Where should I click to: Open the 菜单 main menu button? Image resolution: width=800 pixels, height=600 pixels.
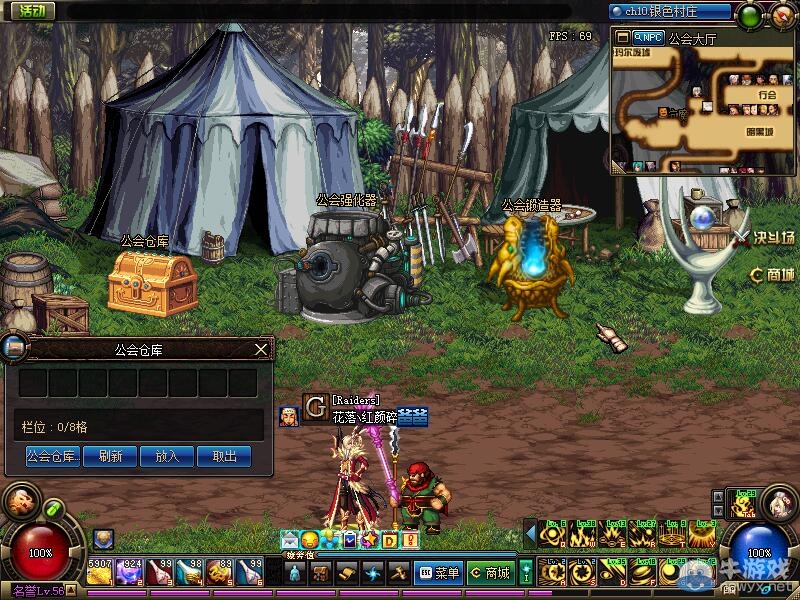pyautogui.click(x=438, y=573)
